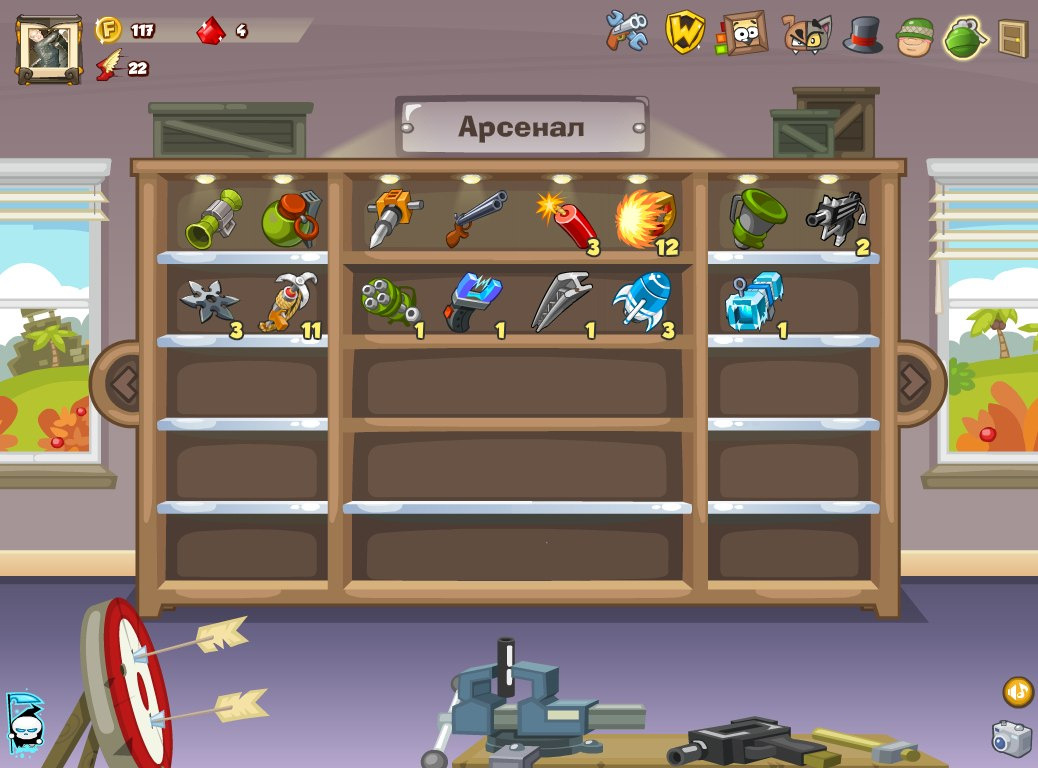Go to the next arsenal page
Viewport: 1038px width, 768px height.
(x=914, y=383)
